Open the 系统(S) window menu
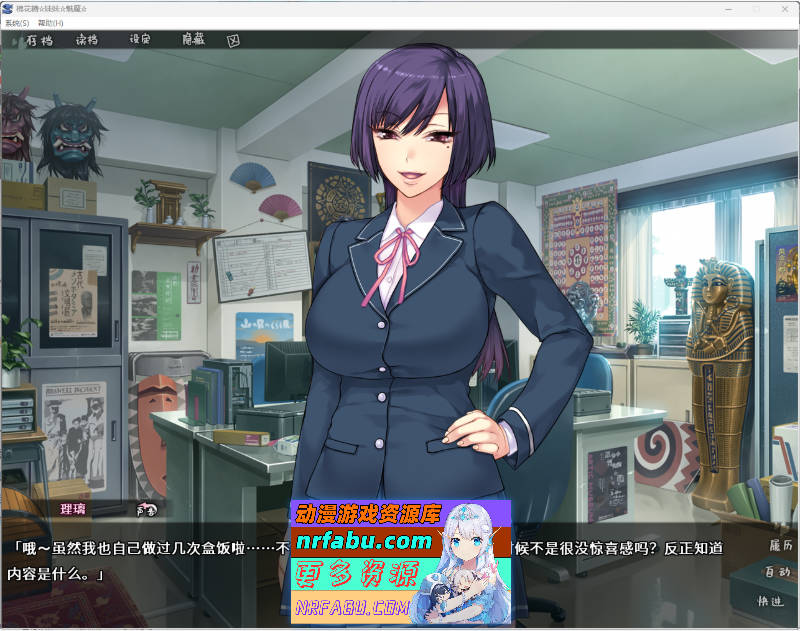The image size is (800, 631). pos(17,22)
